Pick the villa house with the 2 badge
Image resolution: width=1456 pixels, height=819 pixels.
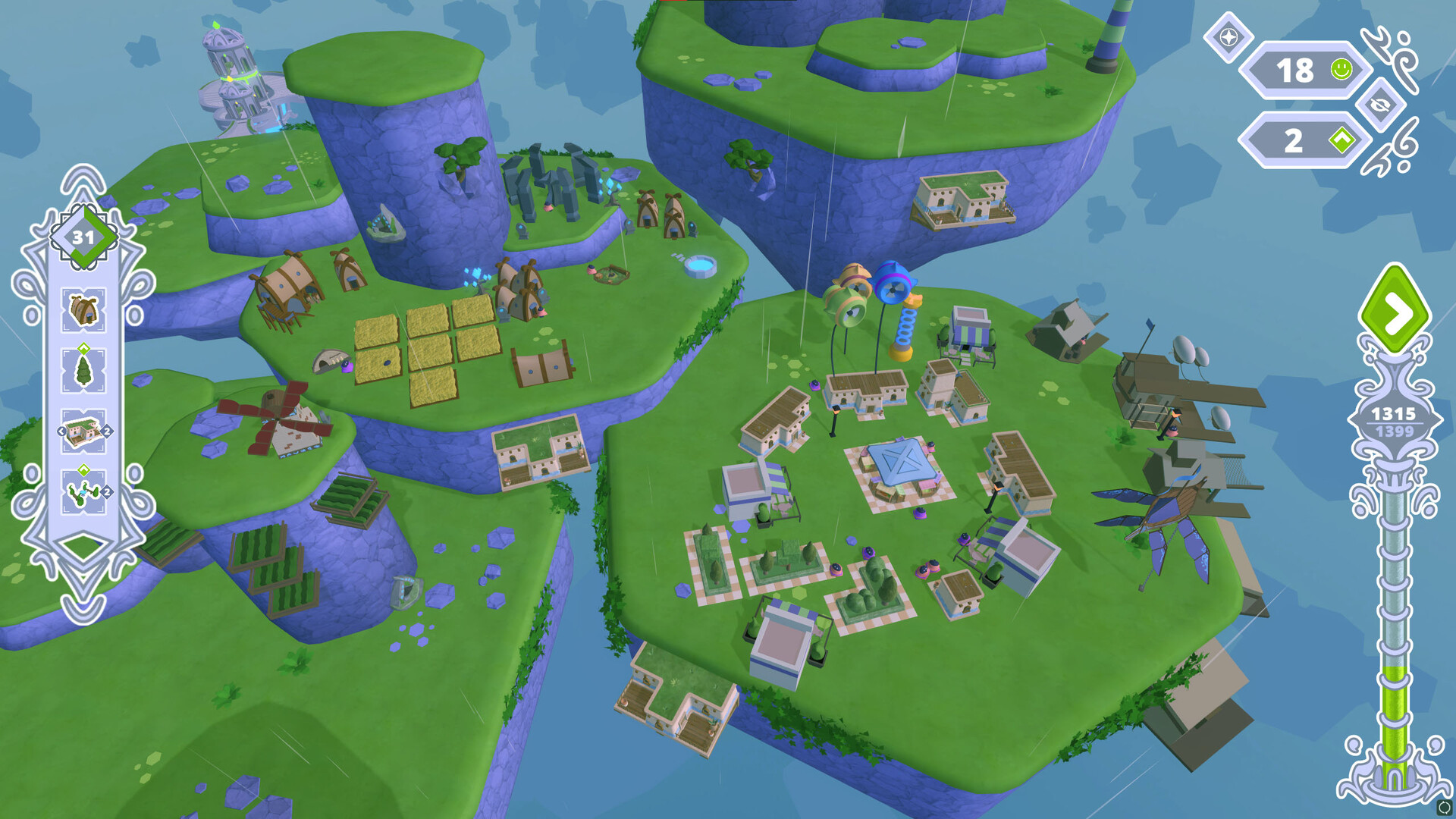pos(83,430)
